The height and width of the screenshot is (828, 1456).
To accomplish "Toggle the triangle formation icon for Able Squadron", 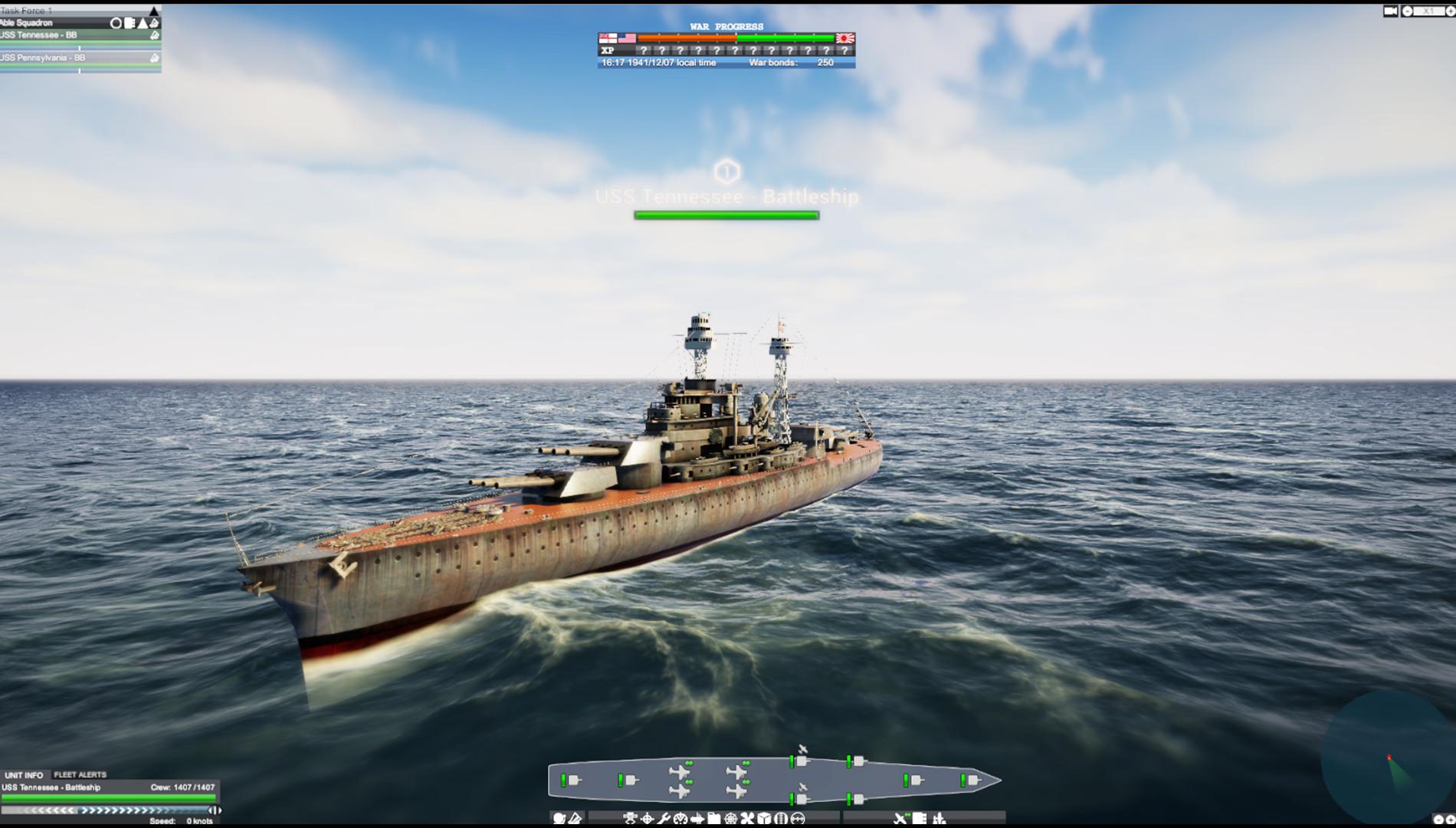I will (142, 24).
